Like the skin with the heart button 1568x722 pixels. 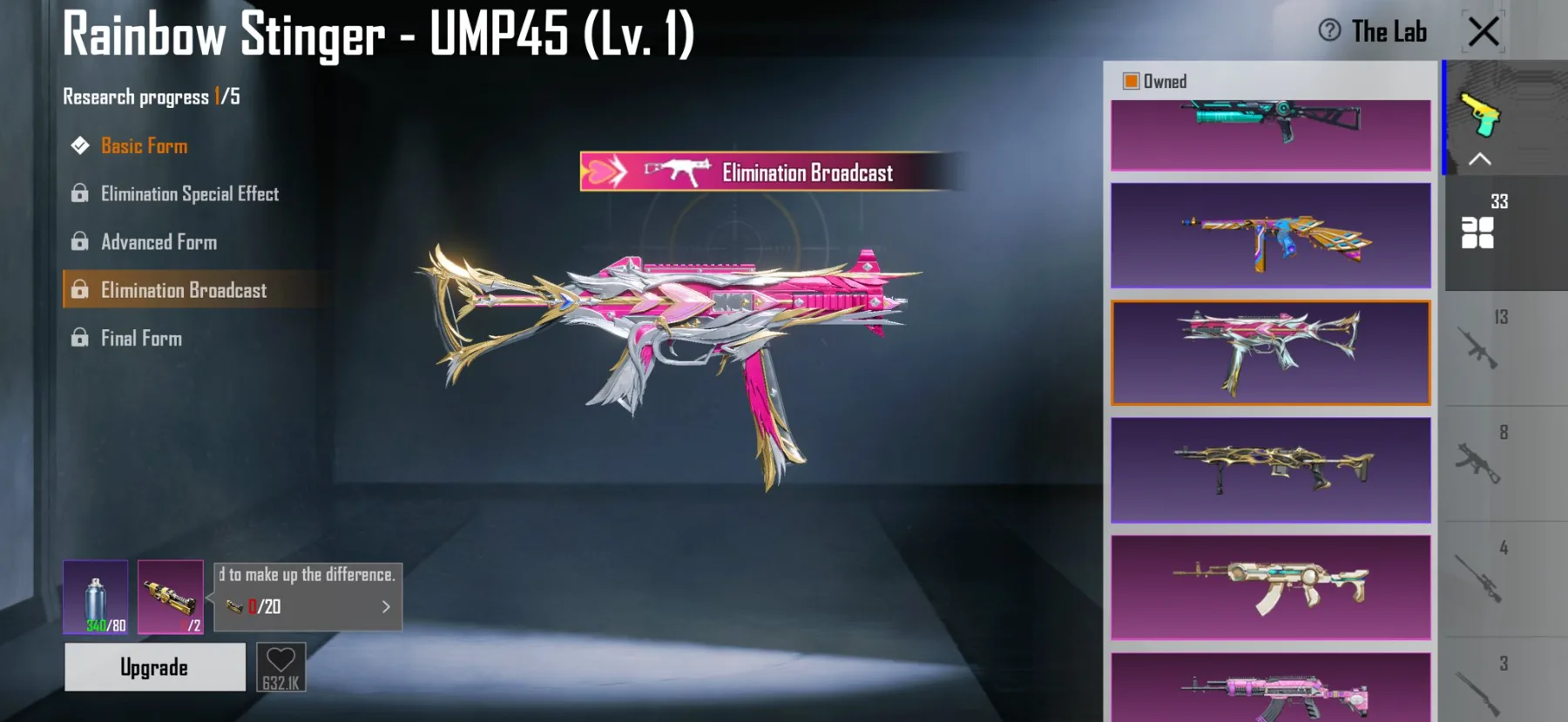pyautogui.click(x=281, y=667)
